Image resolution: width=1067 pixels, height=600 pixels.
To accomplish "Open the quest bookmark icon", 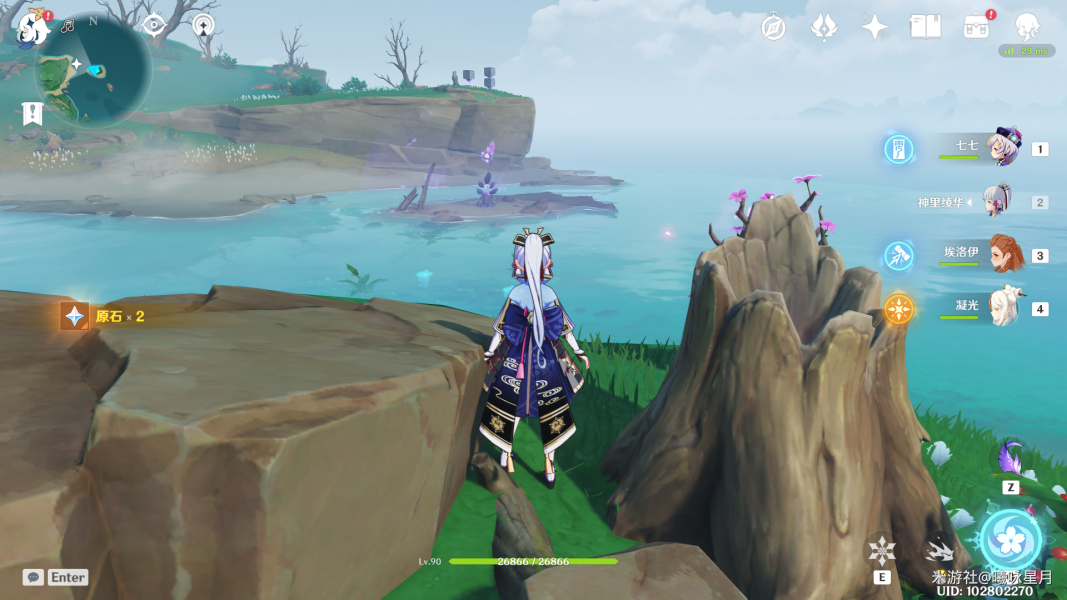I will point(33,113).
